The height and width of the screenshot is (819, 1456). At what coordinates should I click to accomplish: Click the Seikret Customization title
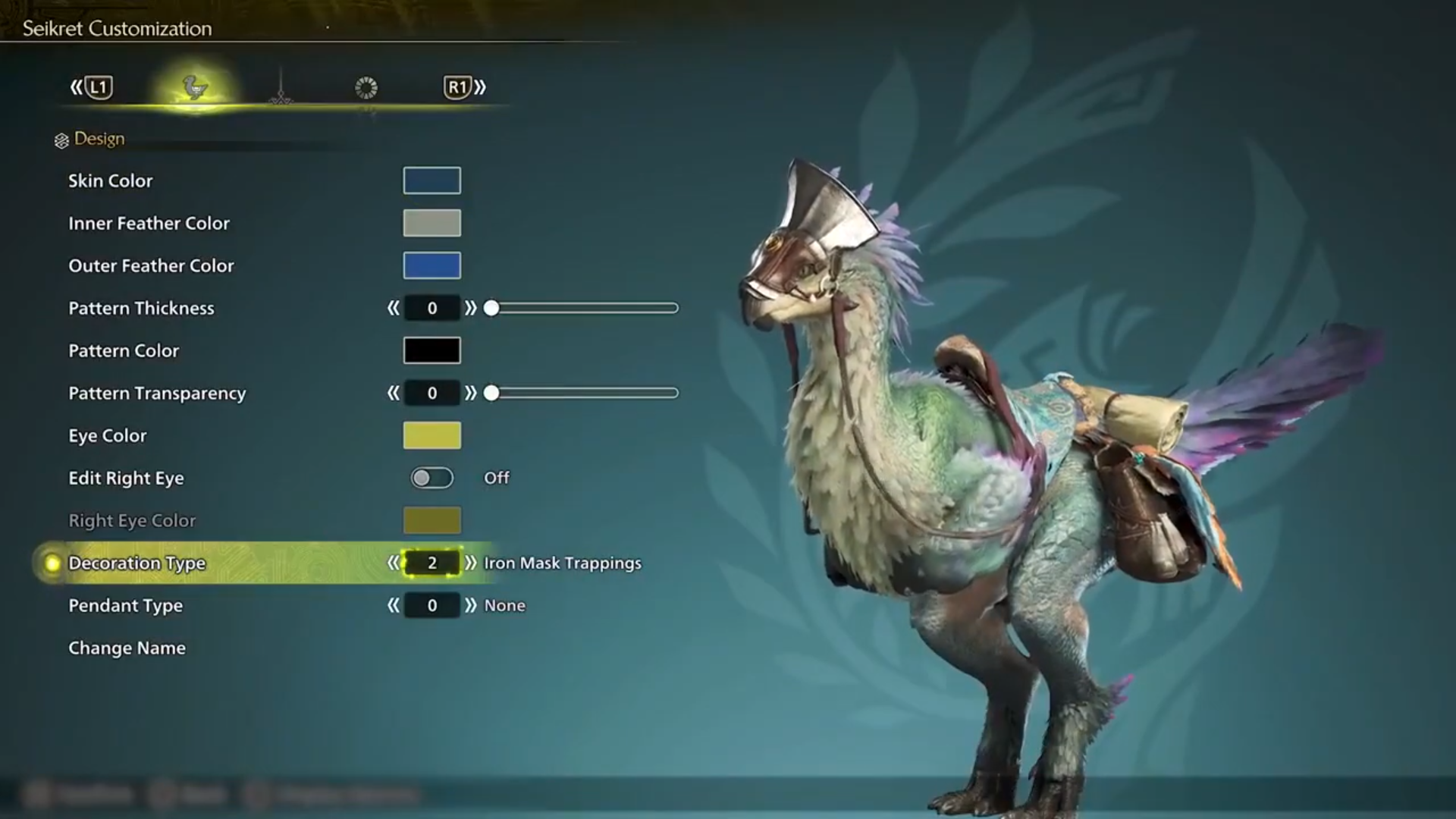pyautogui.click(x=116, y=28)
